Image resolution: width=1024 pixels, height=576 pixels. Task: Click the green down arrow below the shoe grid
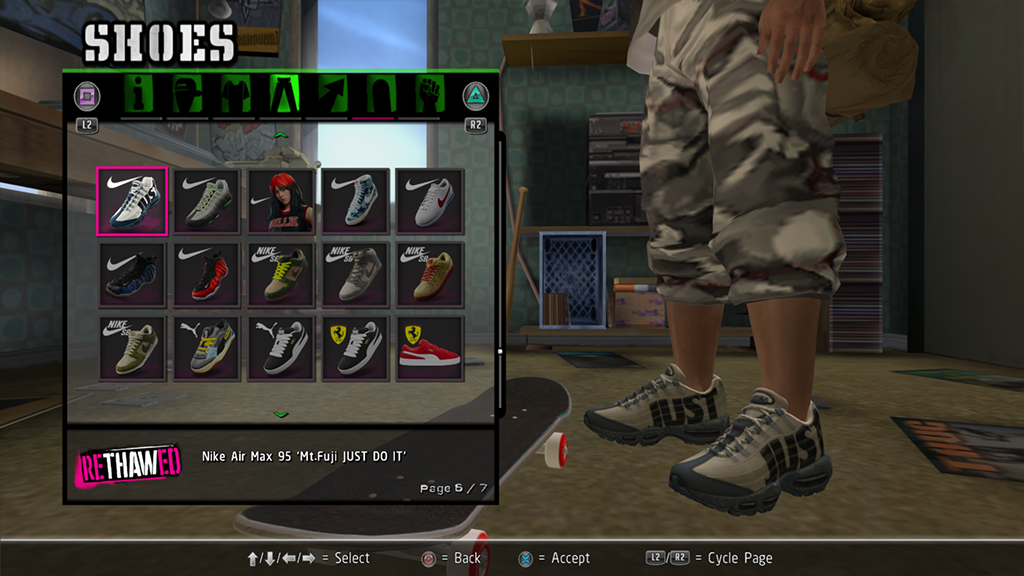click(x=281, y=414)
